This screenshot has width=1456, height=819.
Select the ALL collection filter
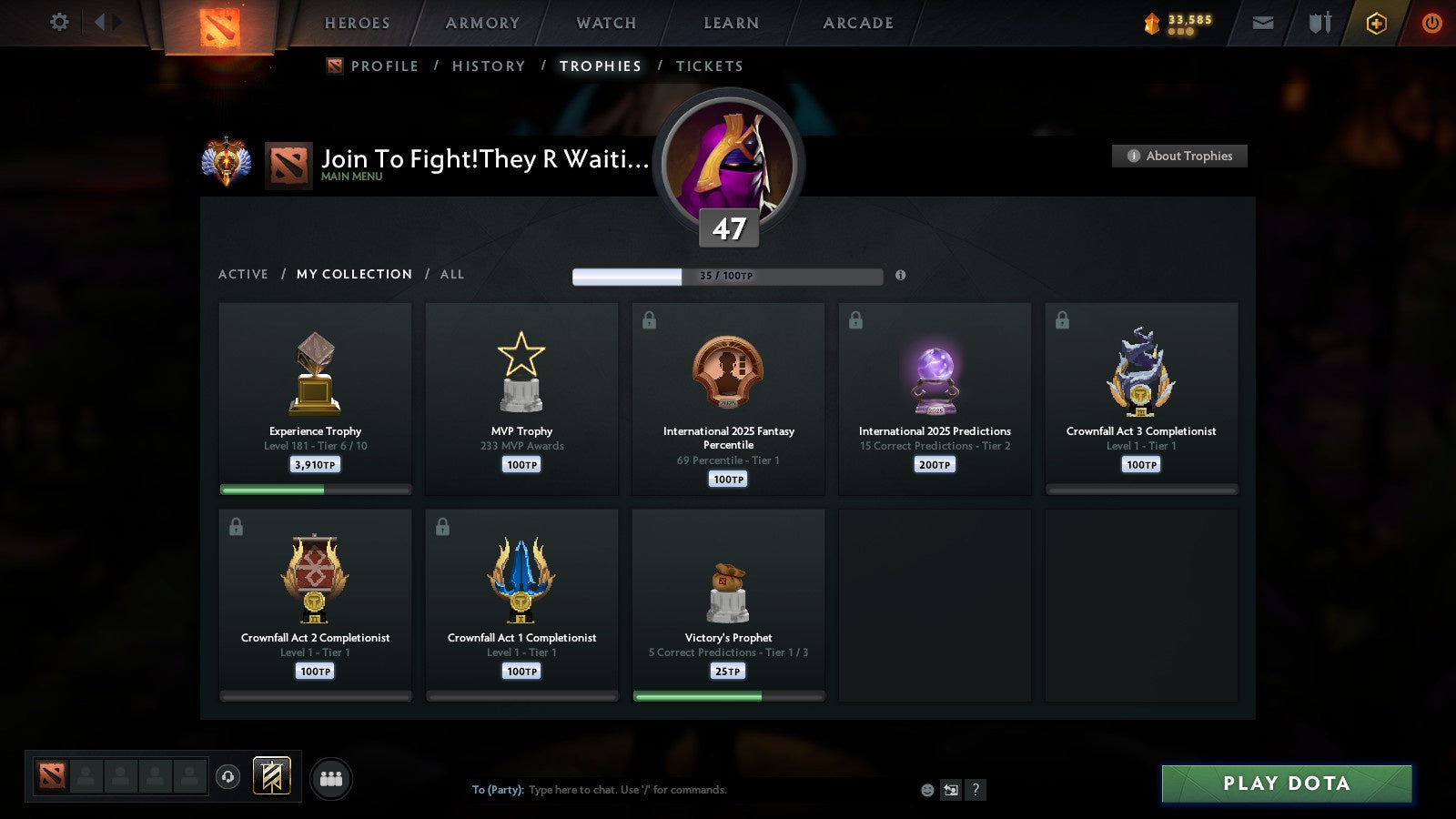[452, 274]
